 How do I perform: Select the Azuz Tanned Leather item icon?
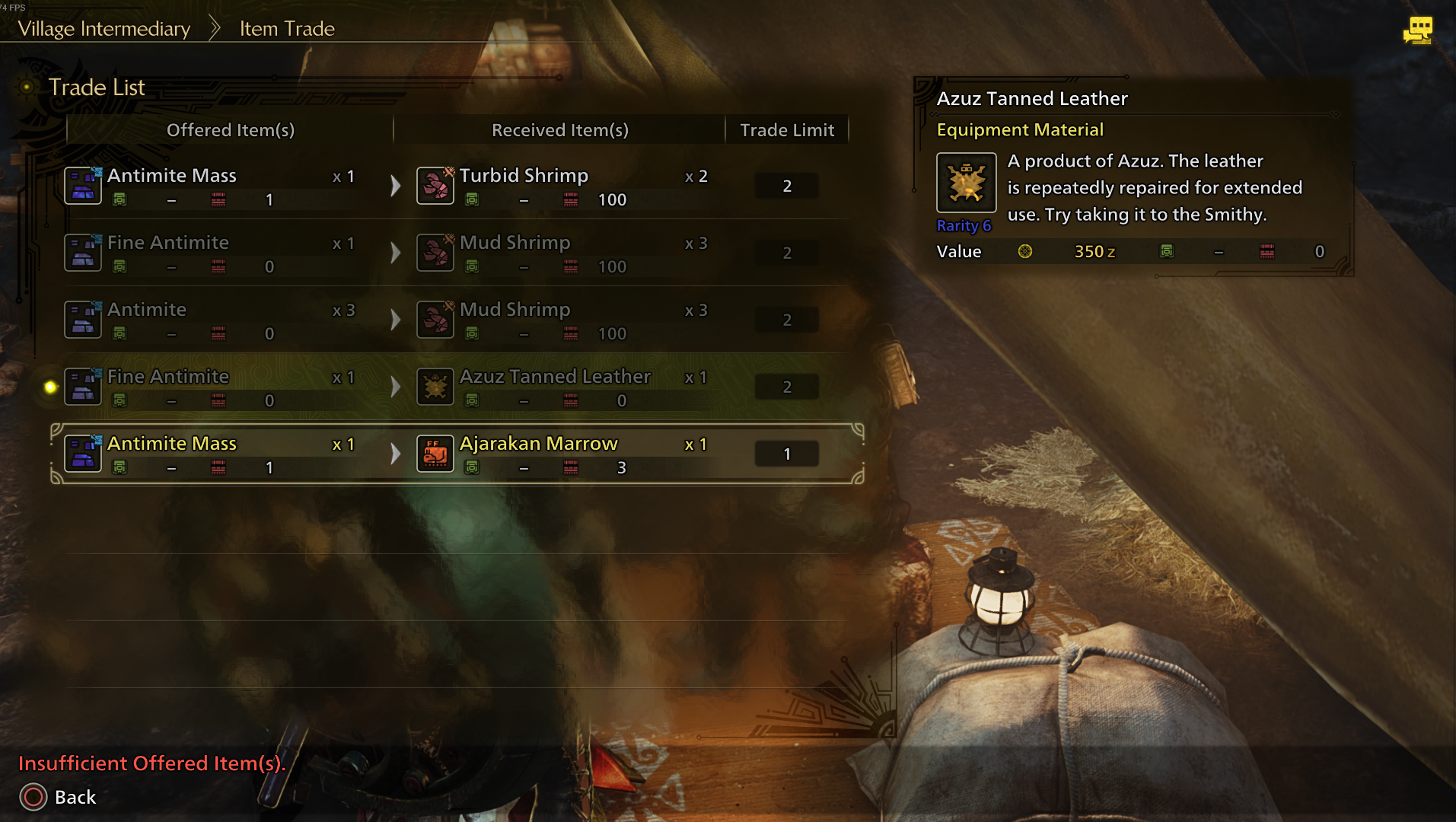tap(435, 386)
